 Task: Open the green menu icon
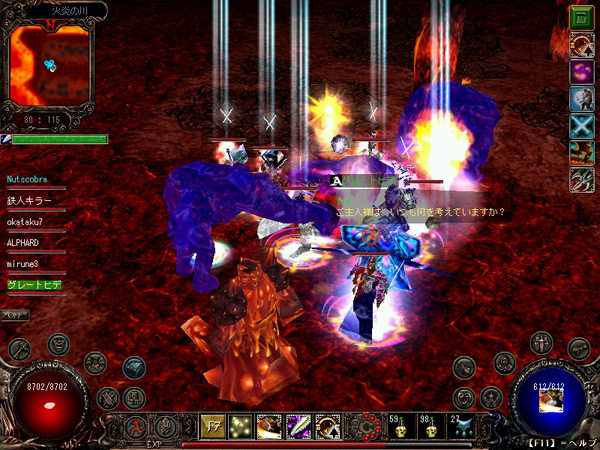click(x=581, y=17)
